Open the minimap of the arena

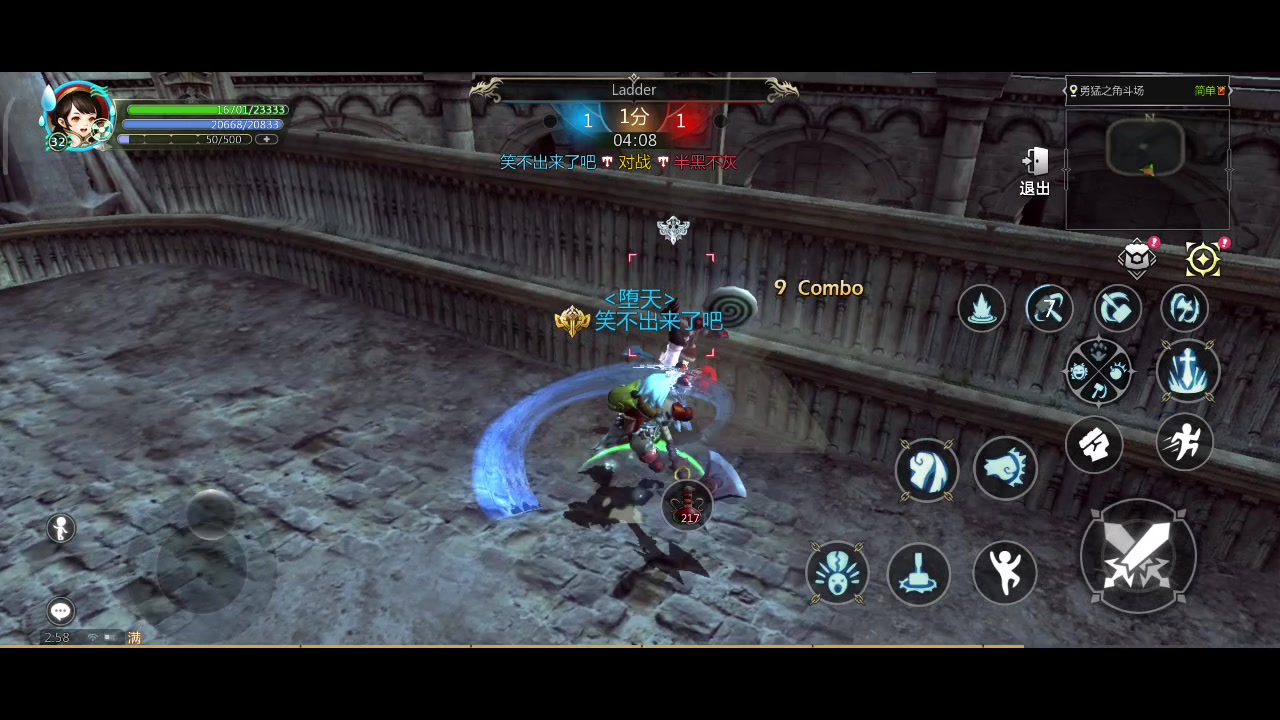(1147, 169)
